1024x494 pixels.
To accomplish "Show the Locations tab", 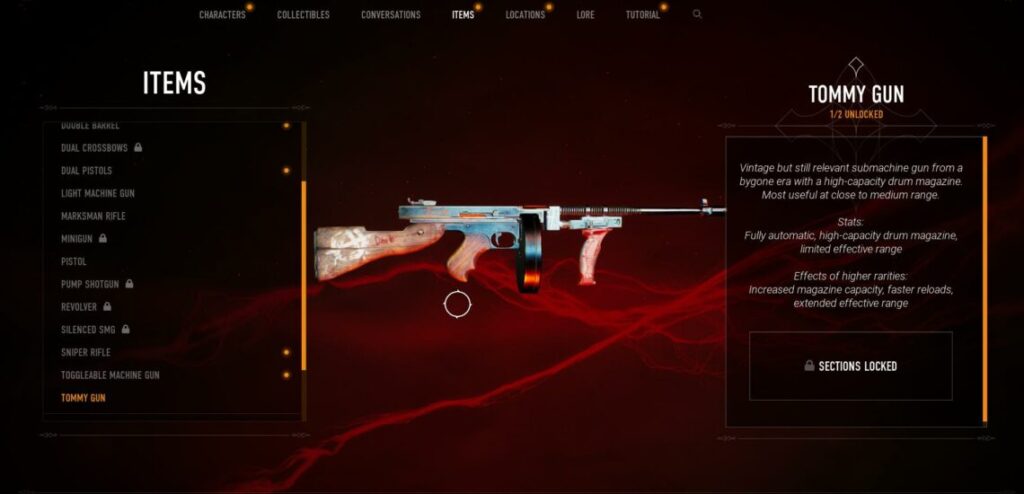I will point(525,15).
